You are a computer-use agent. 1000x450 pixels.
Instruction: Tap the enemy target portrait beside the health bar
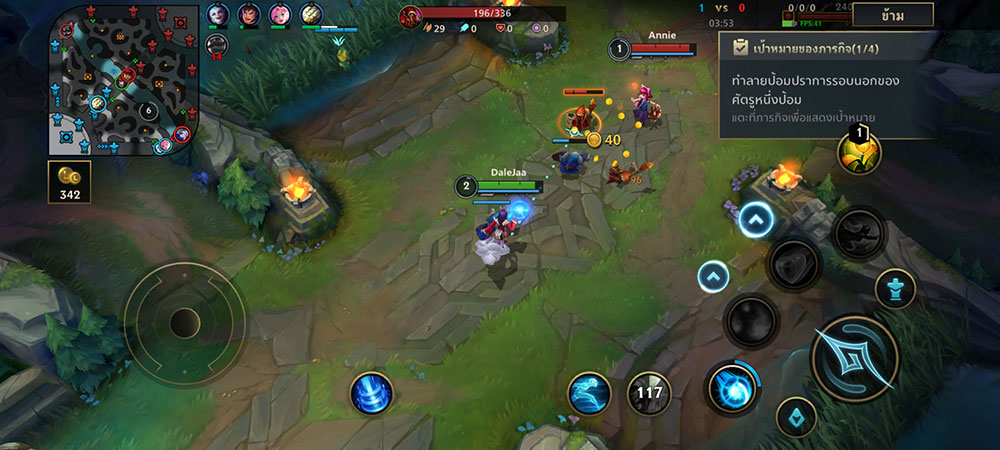tap(411, 16)
